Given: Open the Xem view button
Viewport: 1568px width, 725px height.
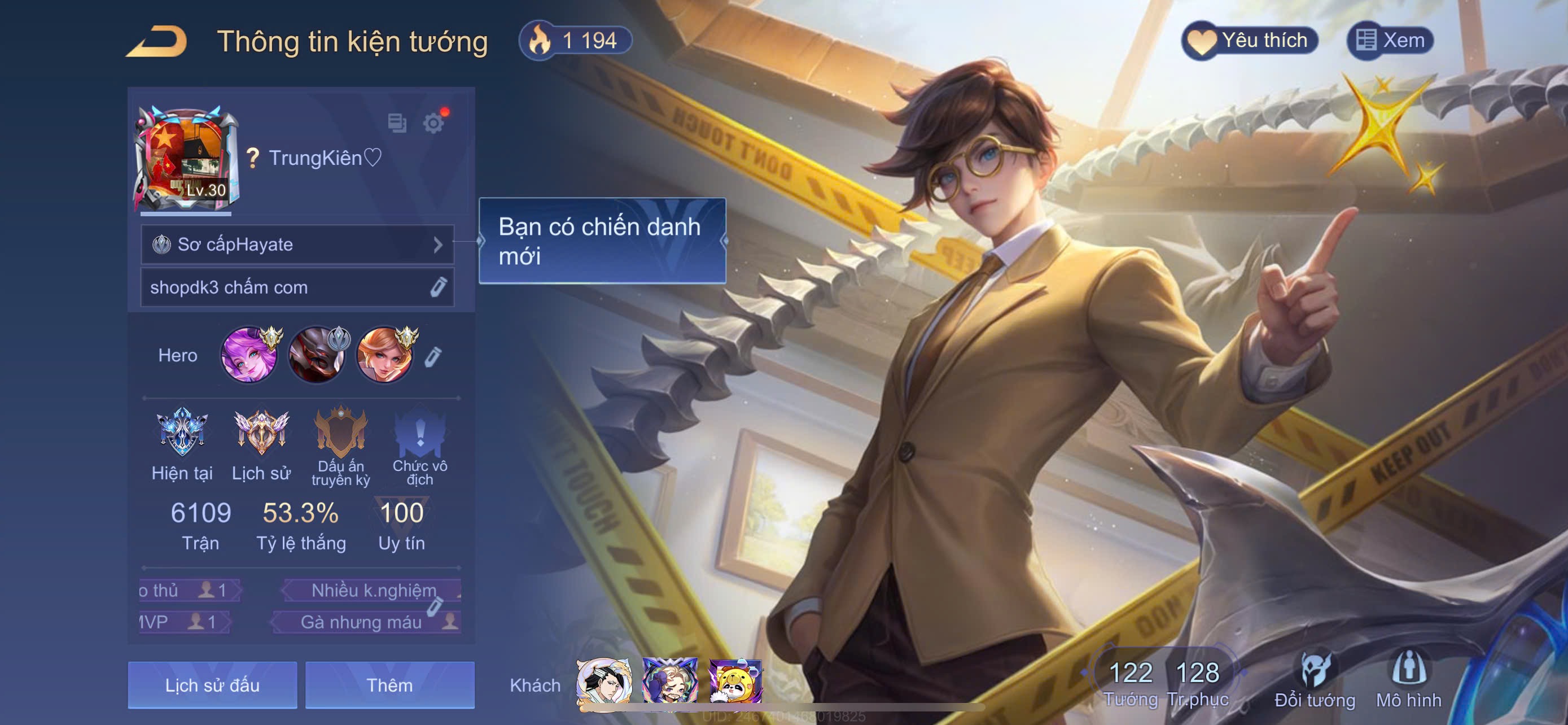Looking at the screenshot, I should [1391, 41].
